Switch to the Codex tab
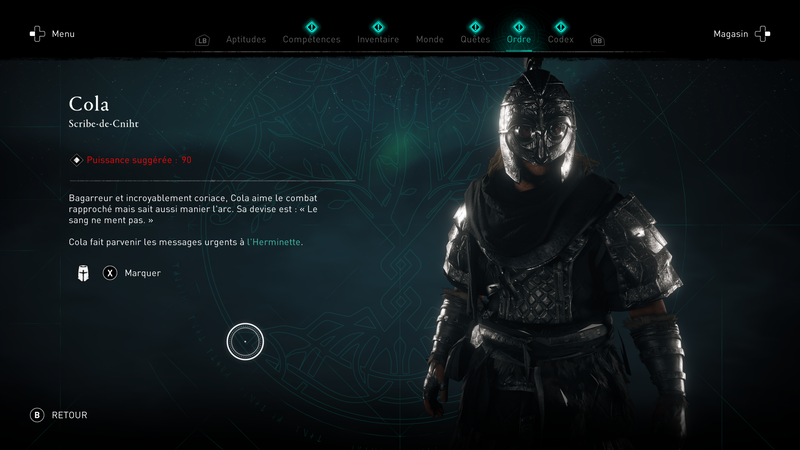 tap(561, 40)
